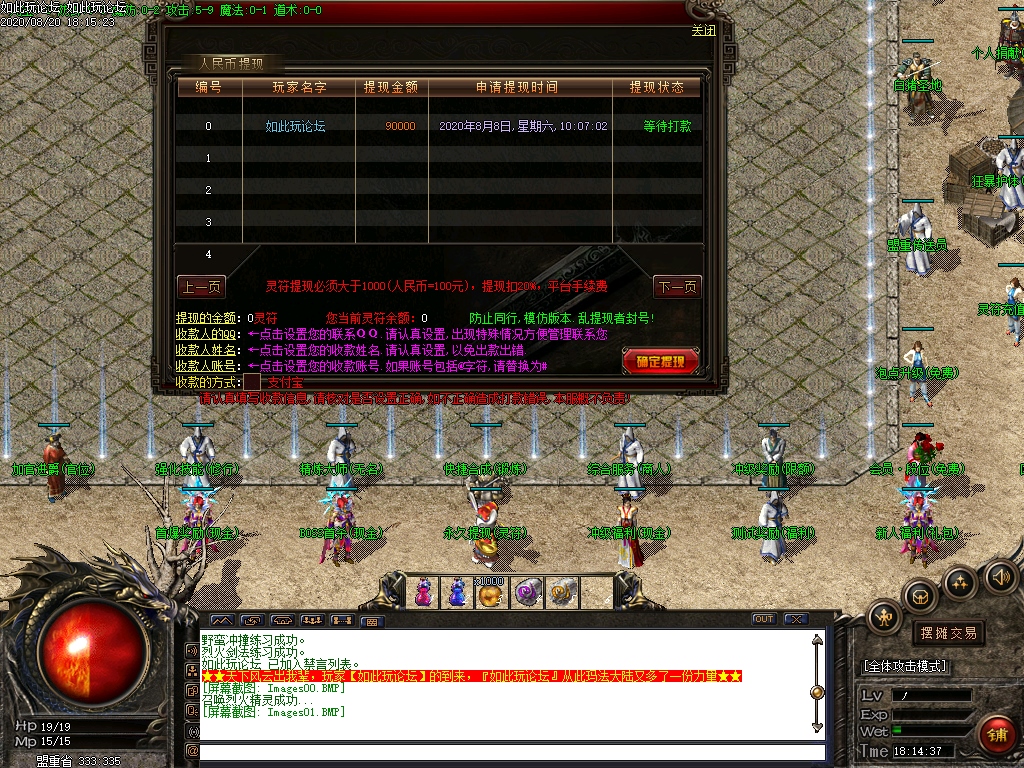Set payee name via 收款人姓名 link

pos(209,350)
